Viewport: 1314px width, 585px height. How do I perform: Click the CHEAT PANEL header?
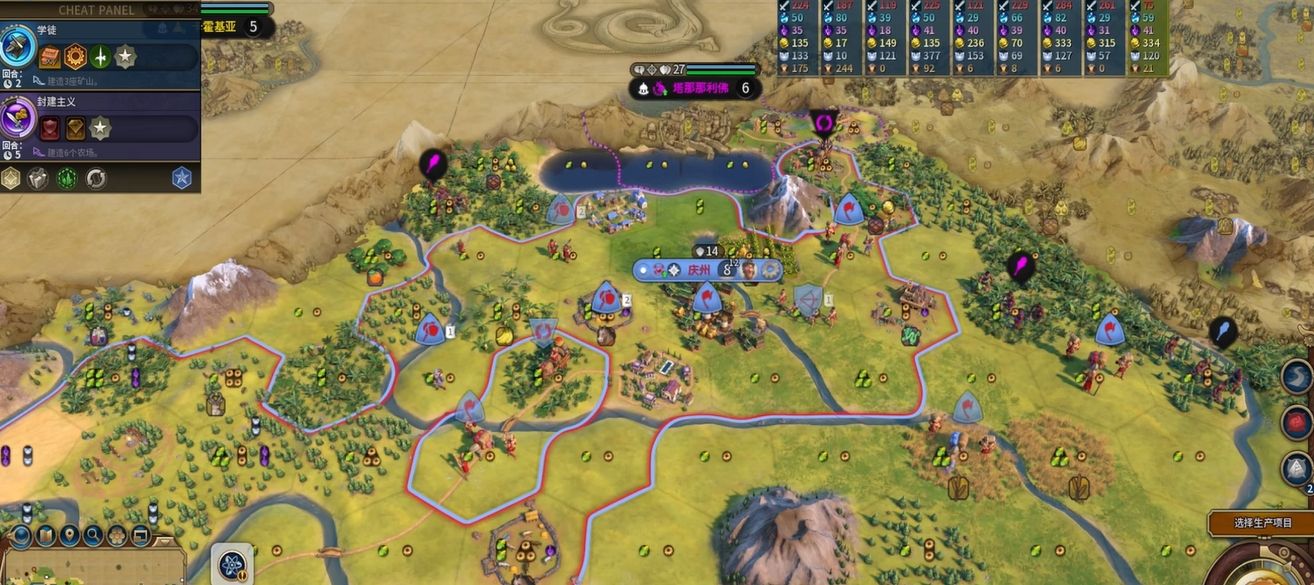click(97, 9)
